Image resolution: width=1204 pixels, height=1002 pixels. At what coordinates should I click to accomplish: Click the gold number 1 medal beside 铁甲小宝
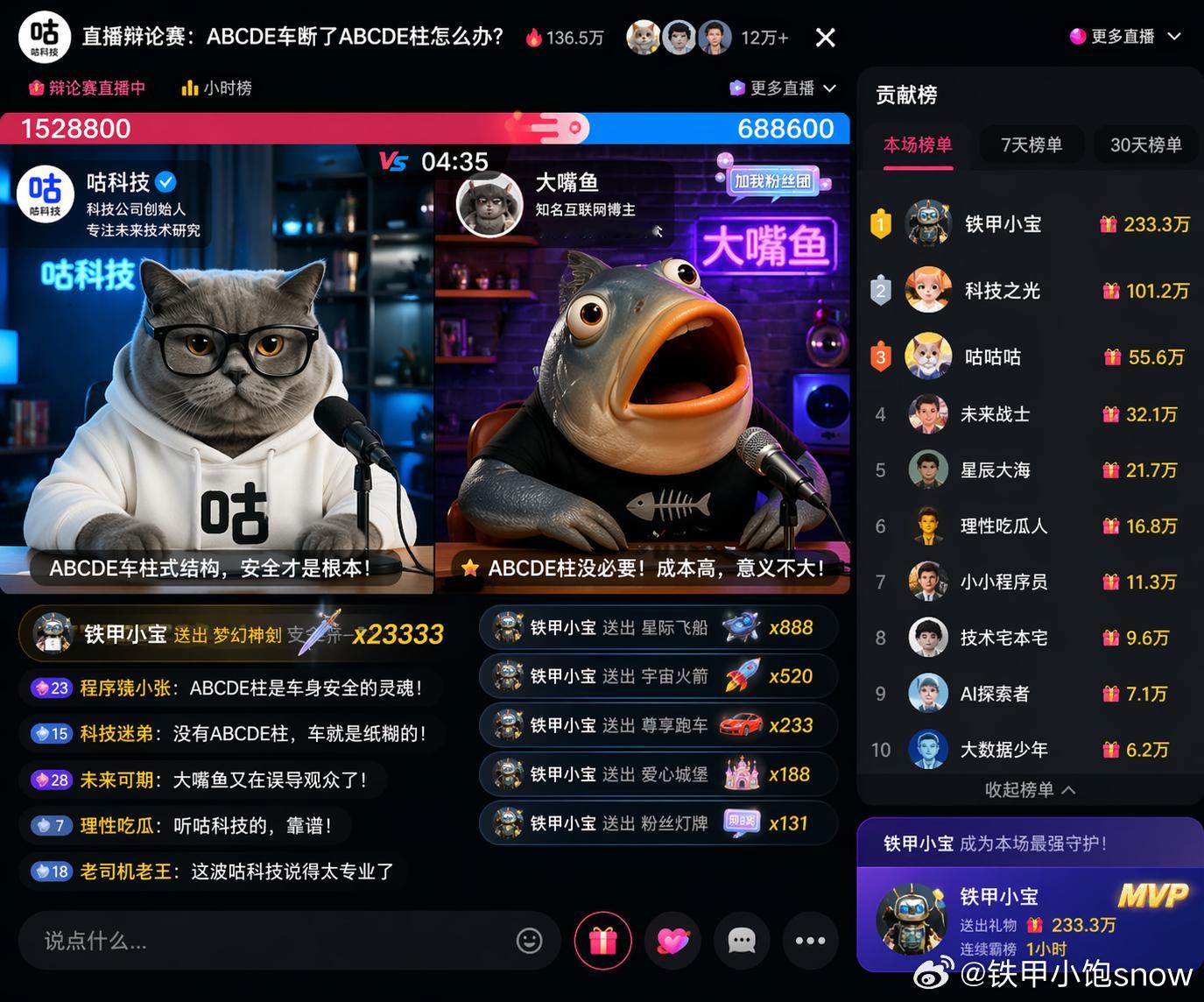click(x=881, y=223)
